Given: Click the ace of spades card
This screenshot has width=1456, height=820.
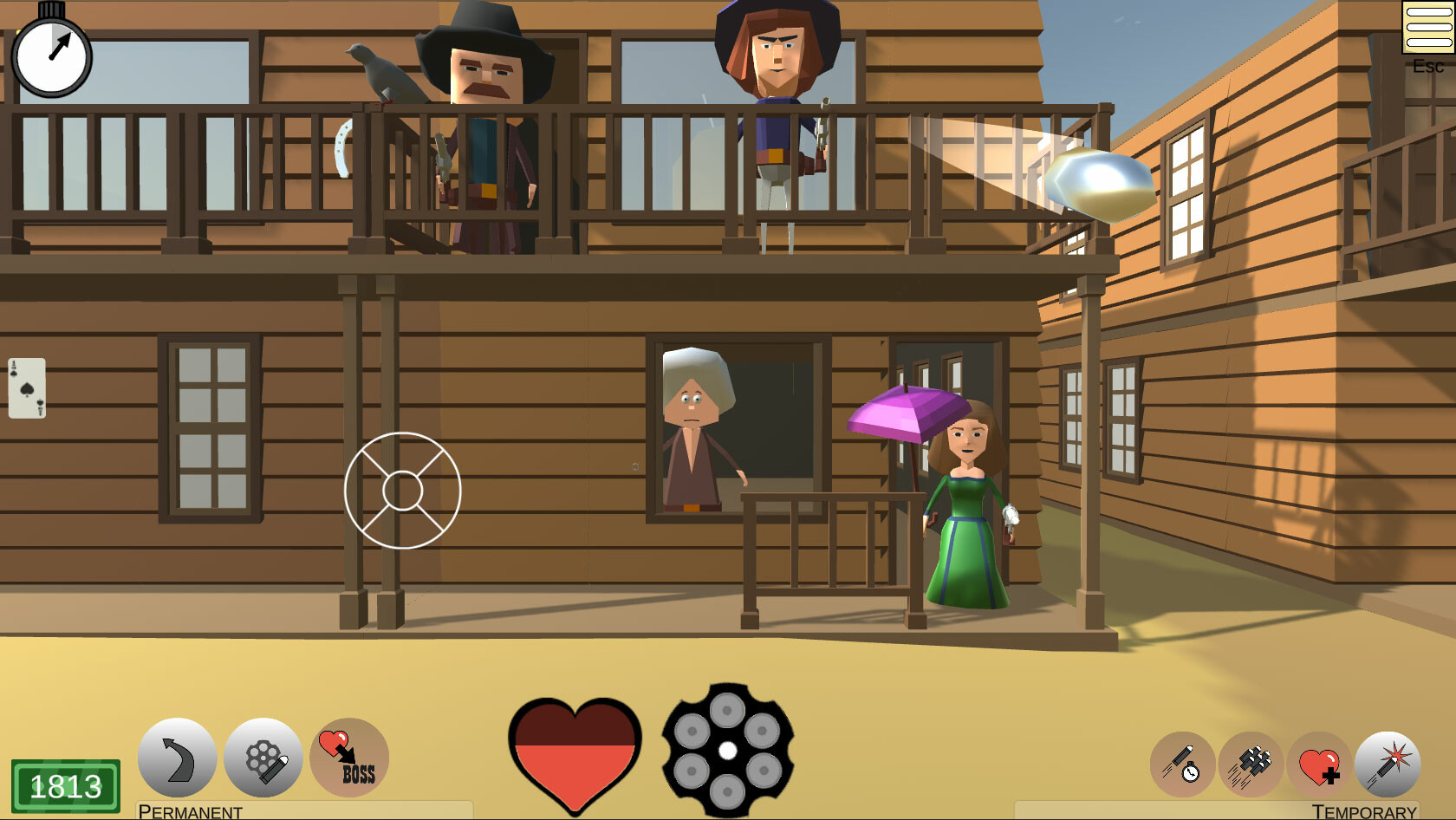Looking at the screenshot, I should pos(29,387).
